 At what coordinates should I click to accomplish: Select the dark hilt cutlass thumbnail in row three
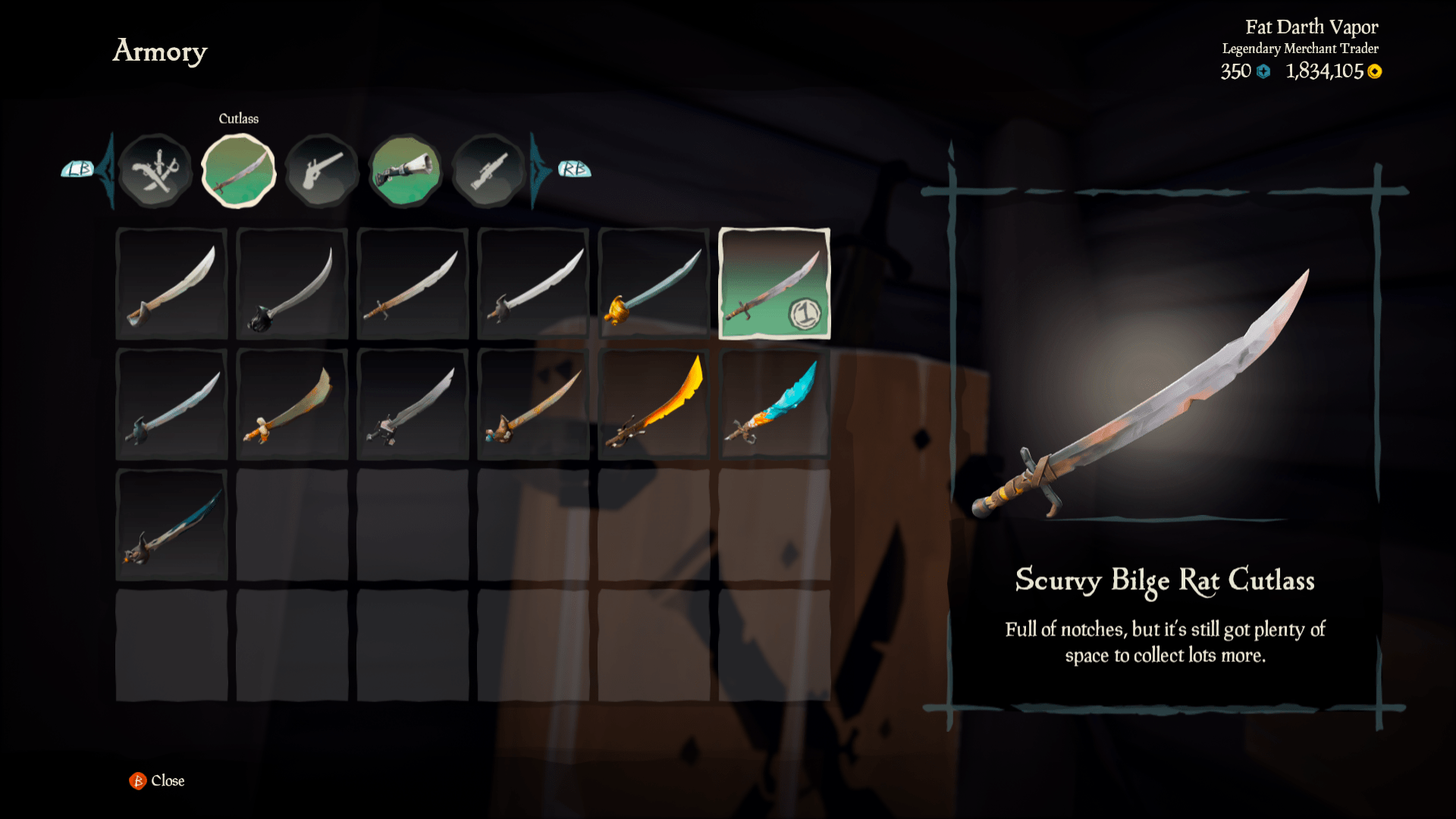click(x=171, y=525)
